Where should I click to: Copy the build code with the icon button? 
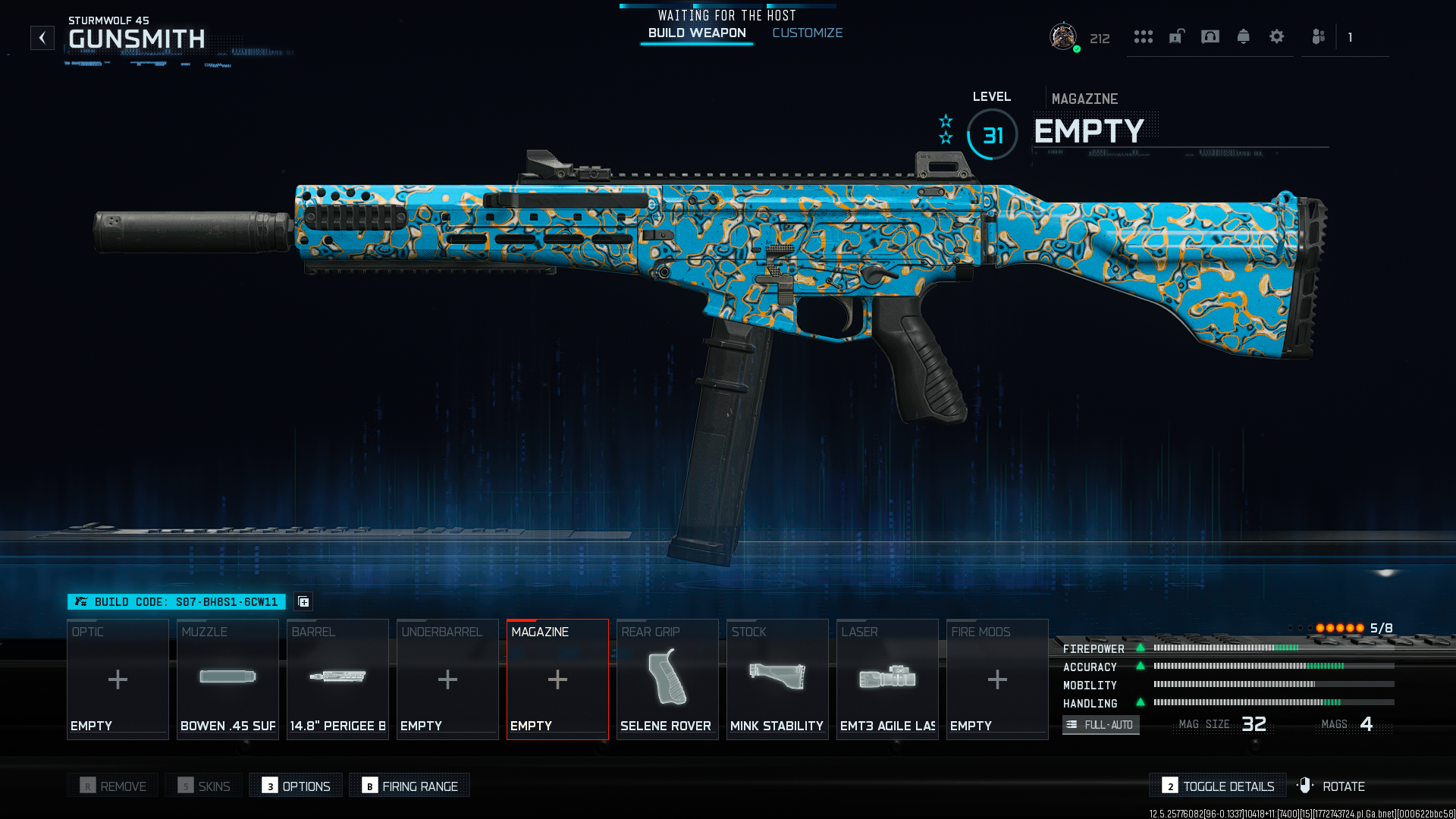304,602
